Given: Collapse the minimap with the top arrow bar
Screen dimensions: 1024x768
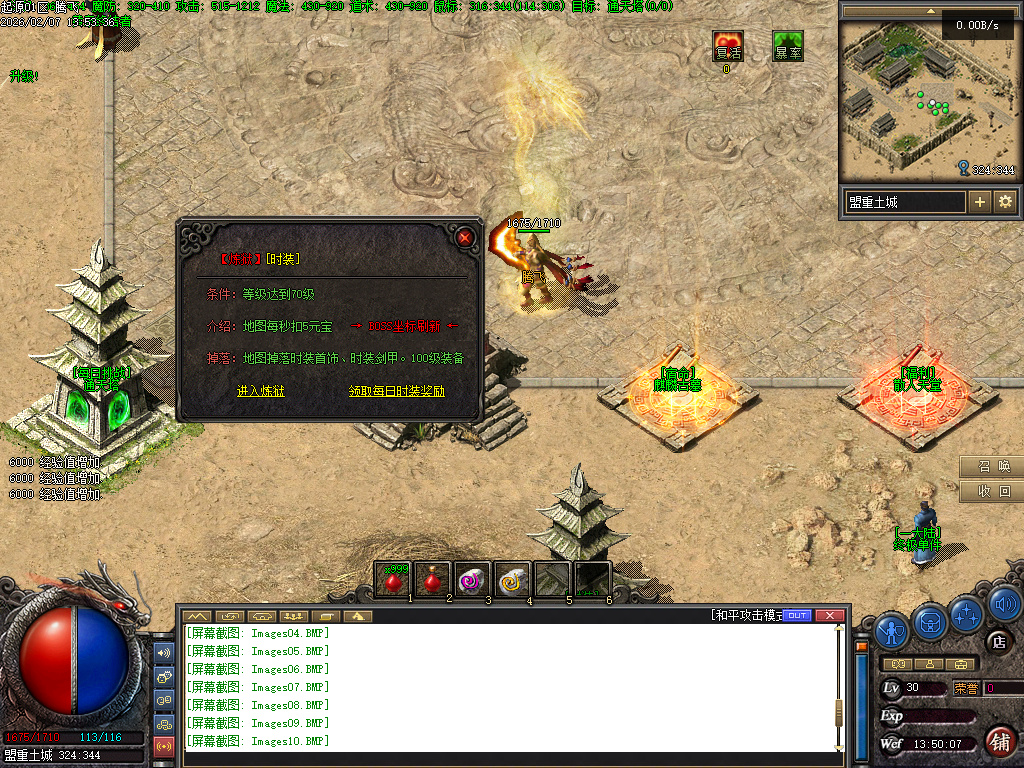Looking at the screenshot, I should [x=931, y=11].
